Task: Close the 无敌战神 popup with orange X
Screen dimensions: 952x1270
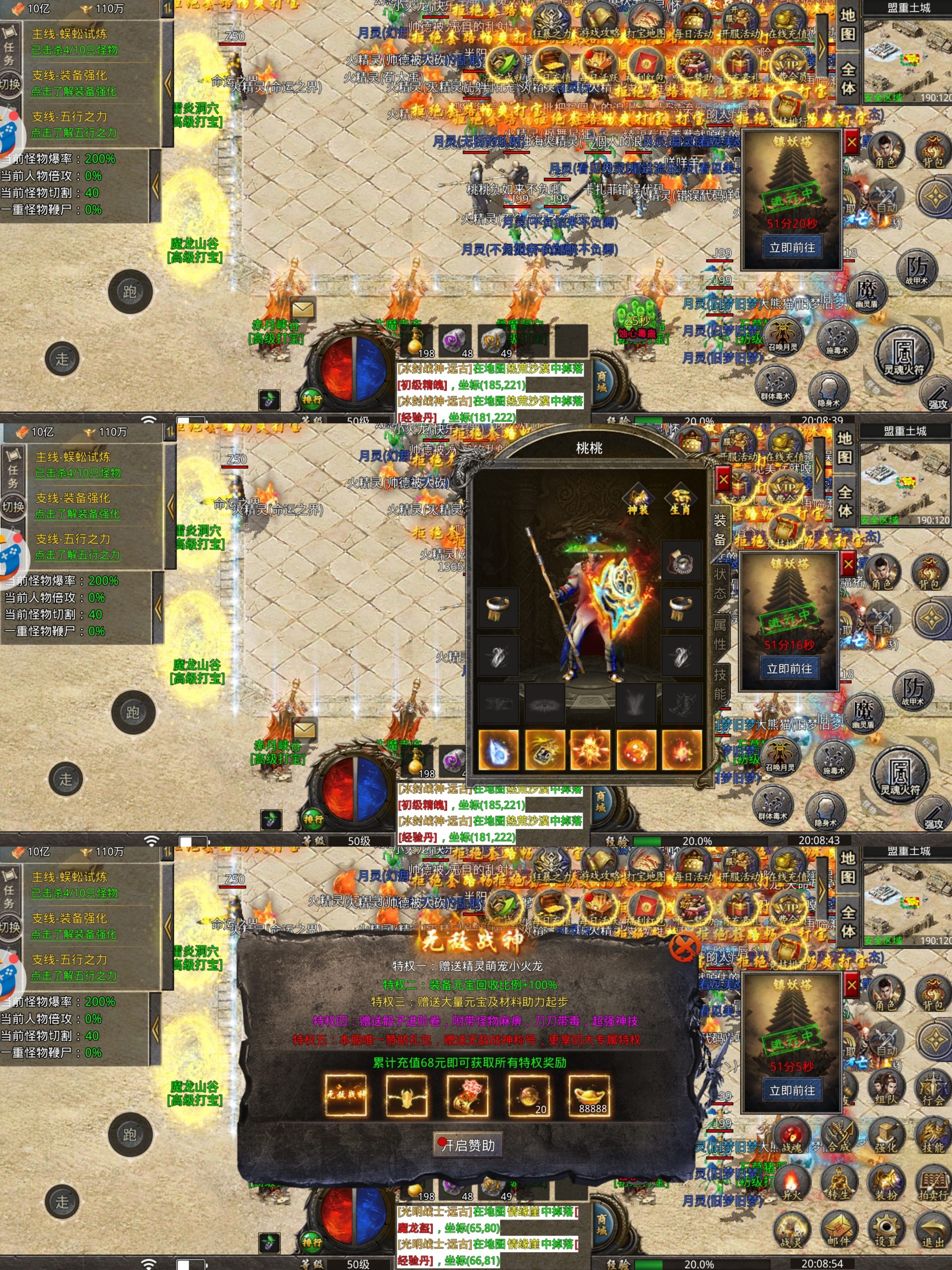Action: pos(684,946)
